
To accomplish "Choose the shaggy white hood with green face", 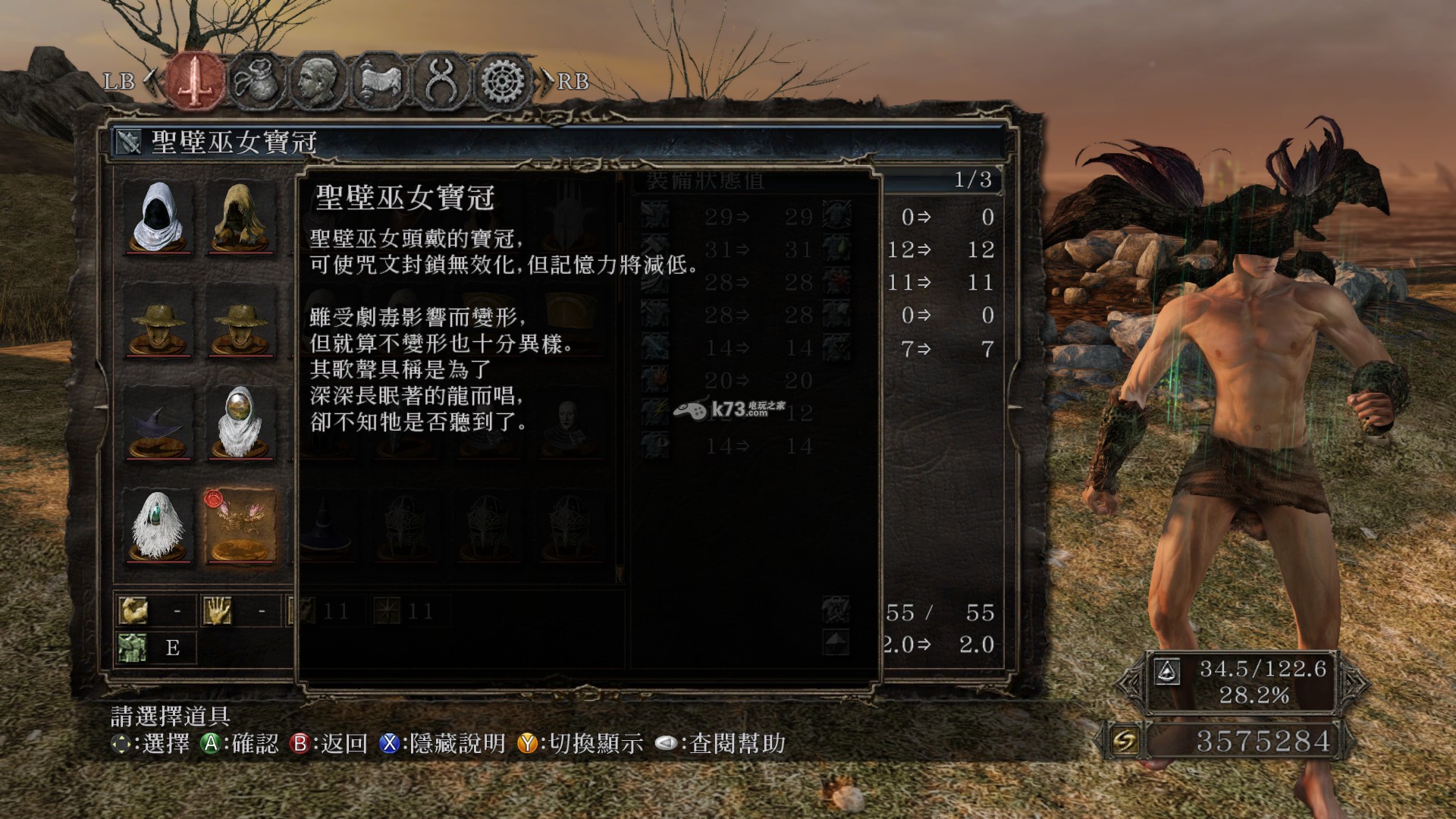I will pyautogui.click(x=158, y=526).
